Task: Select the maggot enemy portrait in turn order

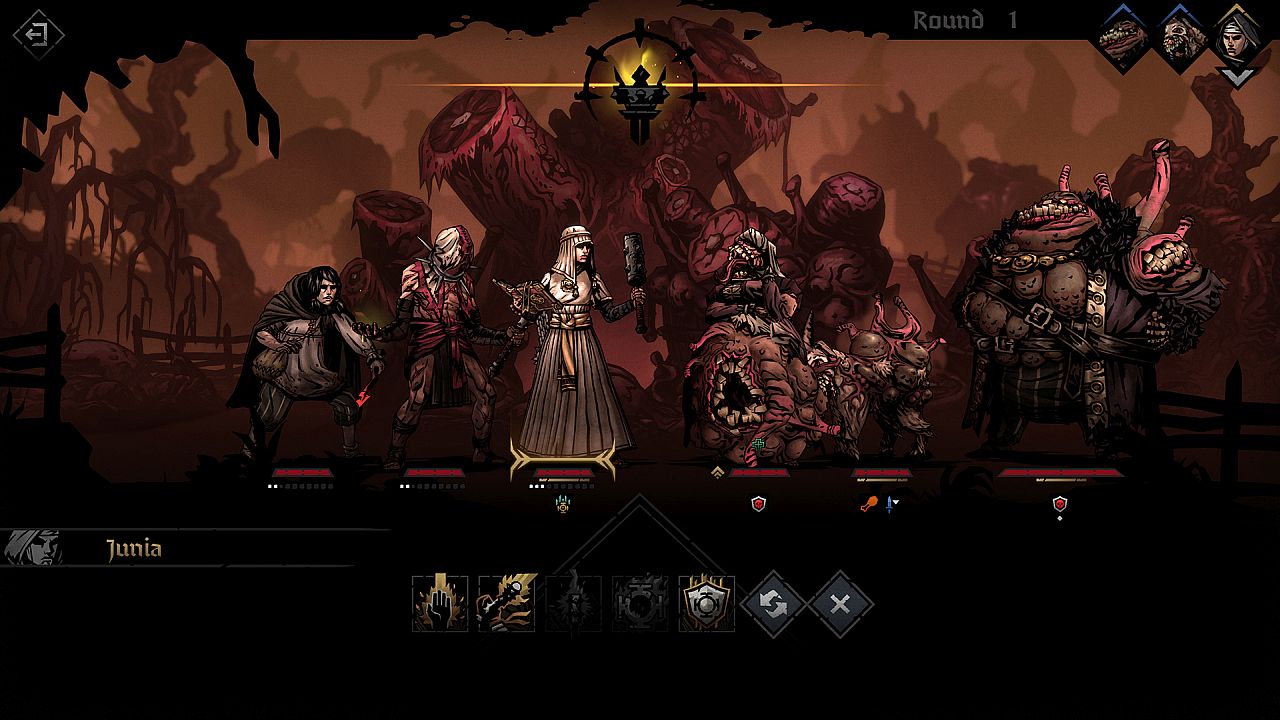Action: [x=1121, y=35]
